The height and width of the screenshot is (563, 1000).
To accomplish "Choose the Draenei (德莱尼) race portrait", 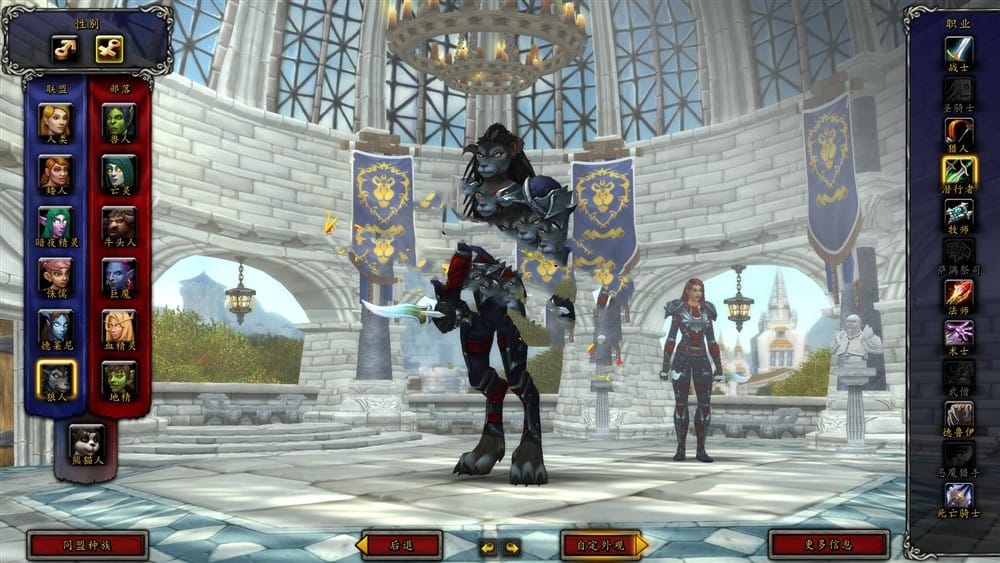I will (x=55, y=327).
